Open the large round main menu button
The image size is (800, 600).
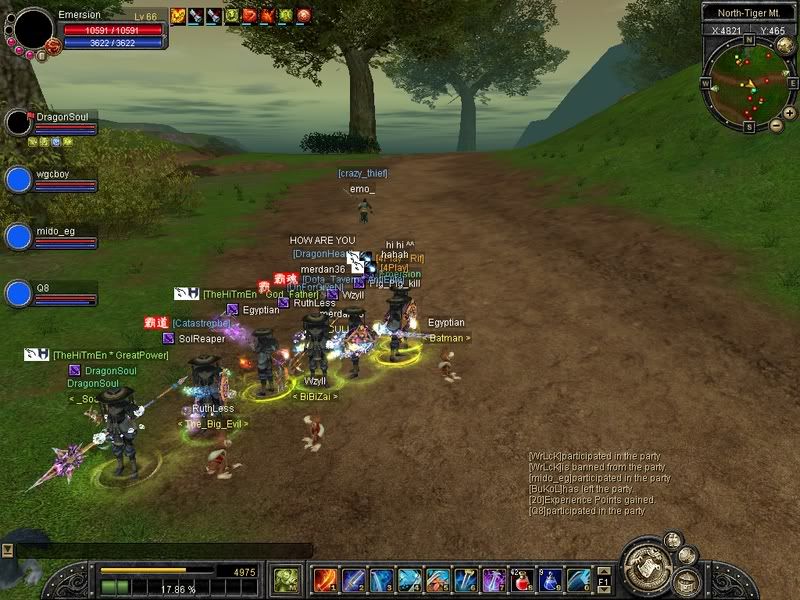click(649, 568)
